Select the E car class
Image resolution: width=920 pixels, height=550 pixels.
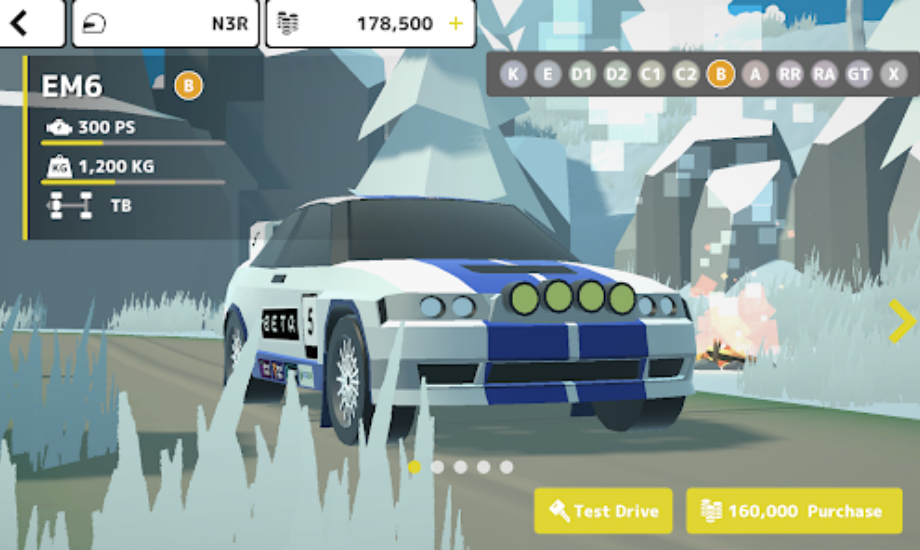pyautogui.click(x=547, y=74)
